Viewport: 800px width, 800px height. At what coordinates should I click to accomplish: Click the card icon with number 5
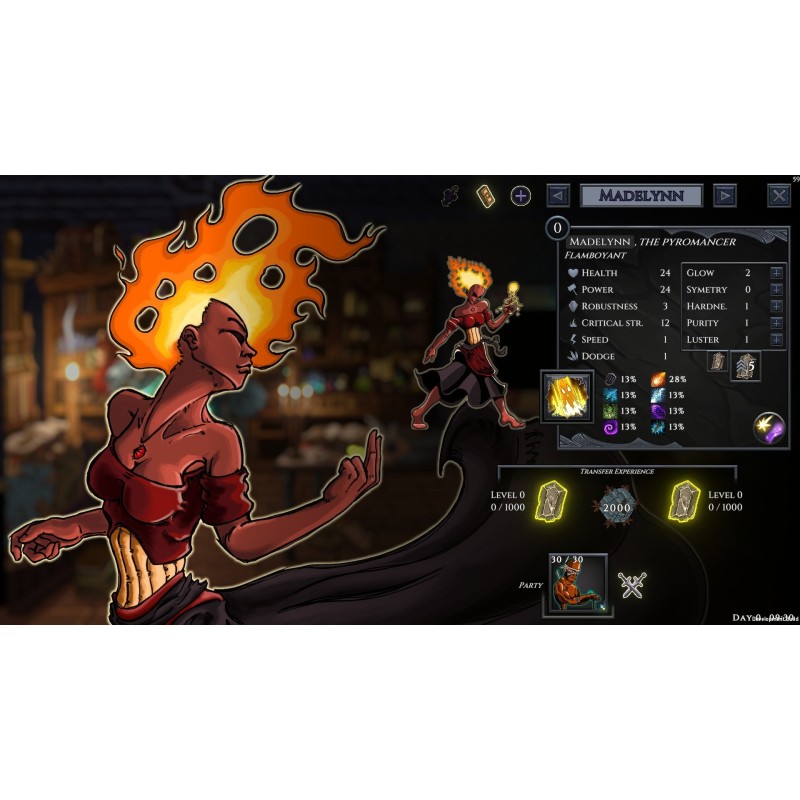click(746, 366)
